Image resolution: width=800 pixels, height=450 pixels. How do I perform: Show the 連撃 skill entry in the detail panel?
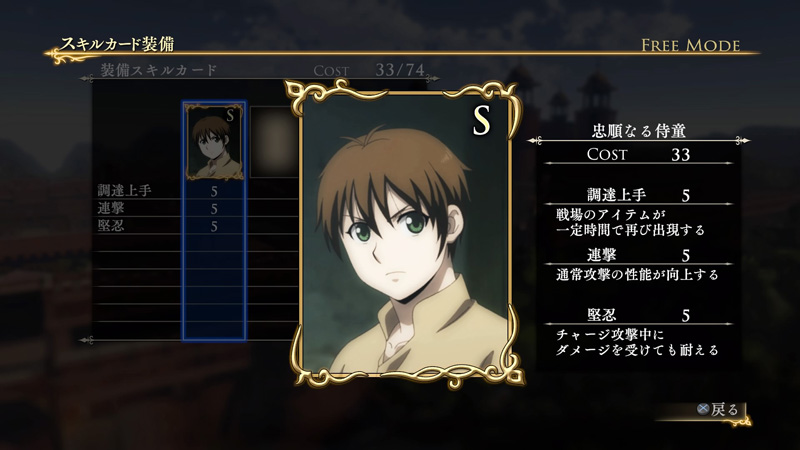(x=638, y=255)
